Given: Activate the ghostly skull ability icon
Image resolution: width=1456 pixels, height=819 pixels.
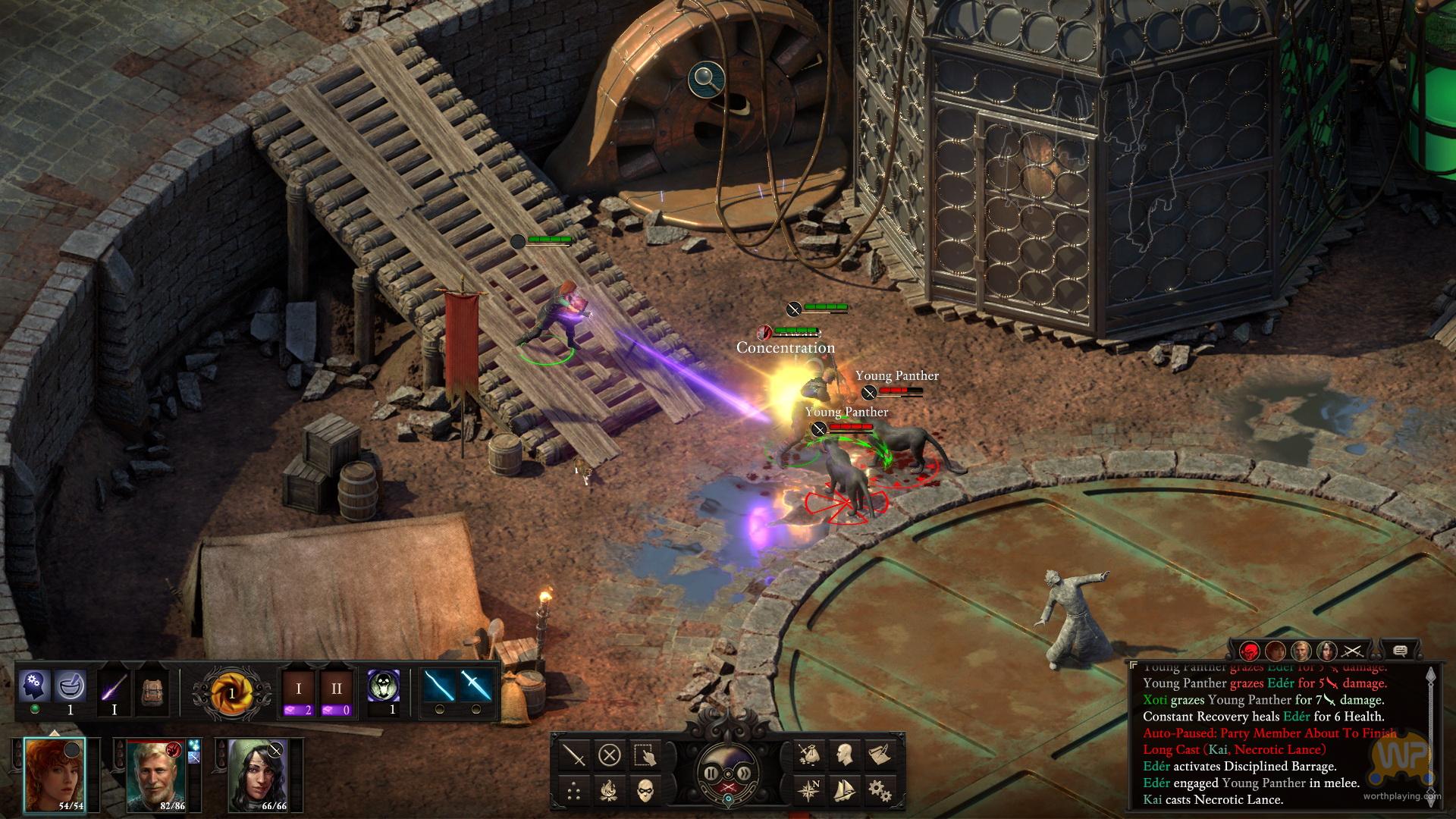Looking at the screenshot, I should point(383,686).
